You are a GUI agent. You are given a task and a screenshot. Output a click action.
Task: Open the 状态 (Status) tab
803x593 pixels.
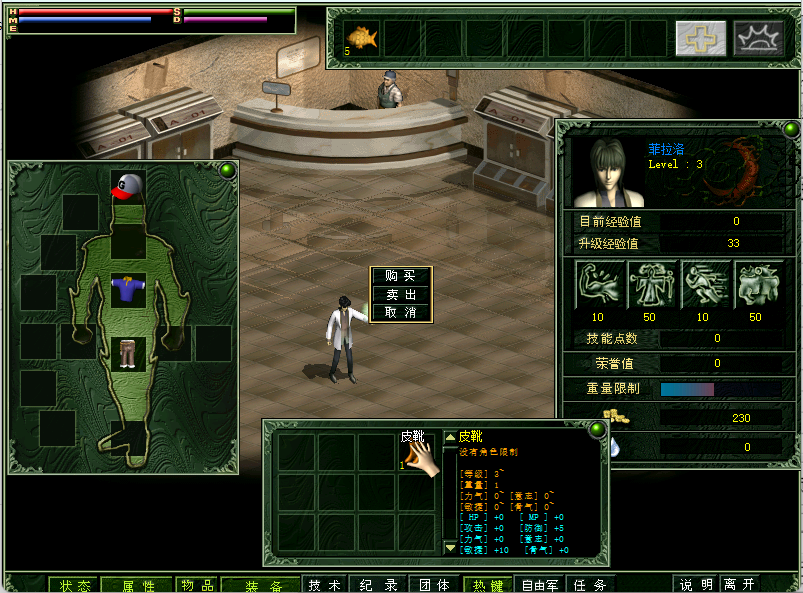pyautogui.click(x=75, y=585)
